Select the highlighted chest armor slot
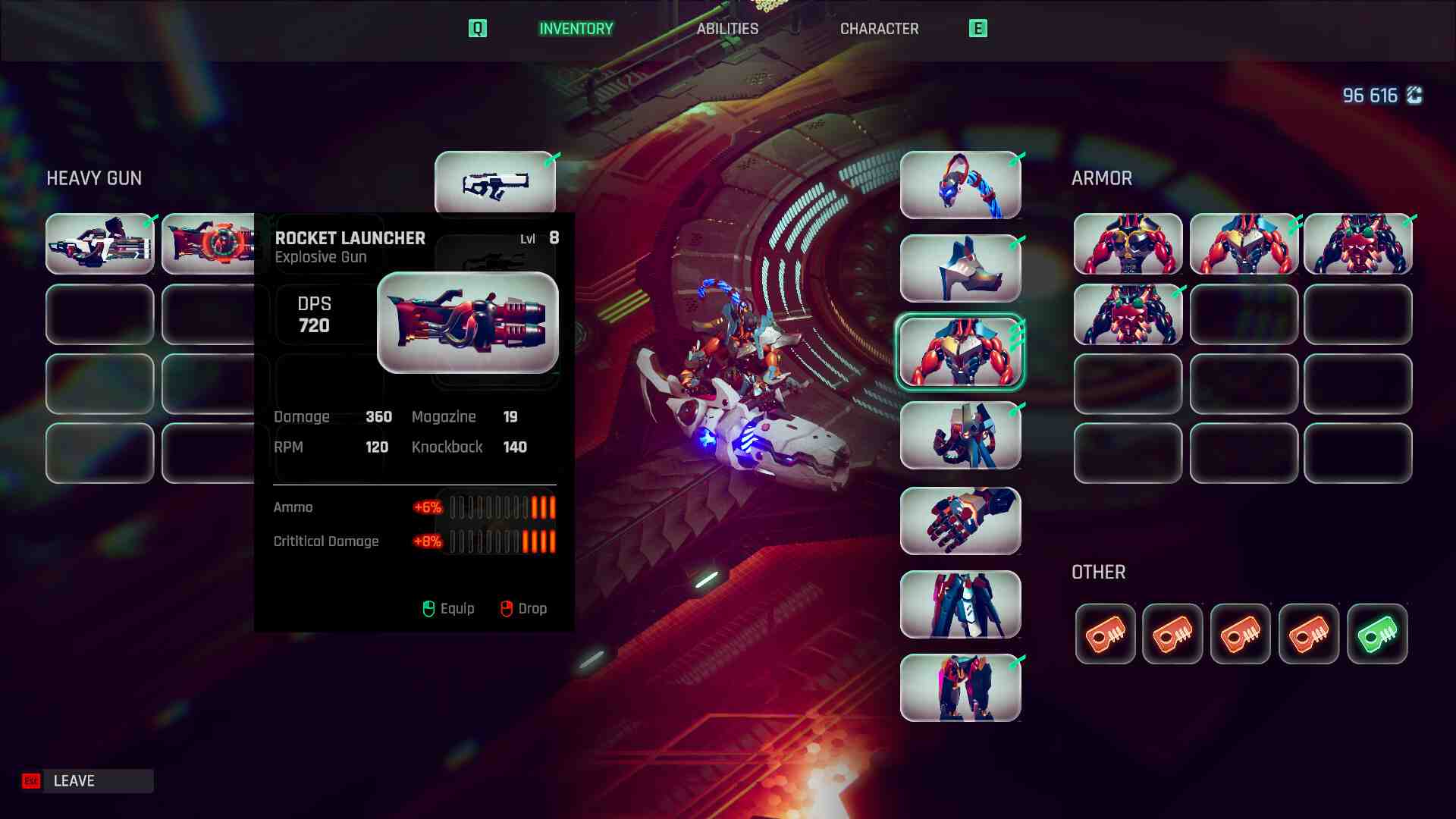 click(x=960, y=352)
